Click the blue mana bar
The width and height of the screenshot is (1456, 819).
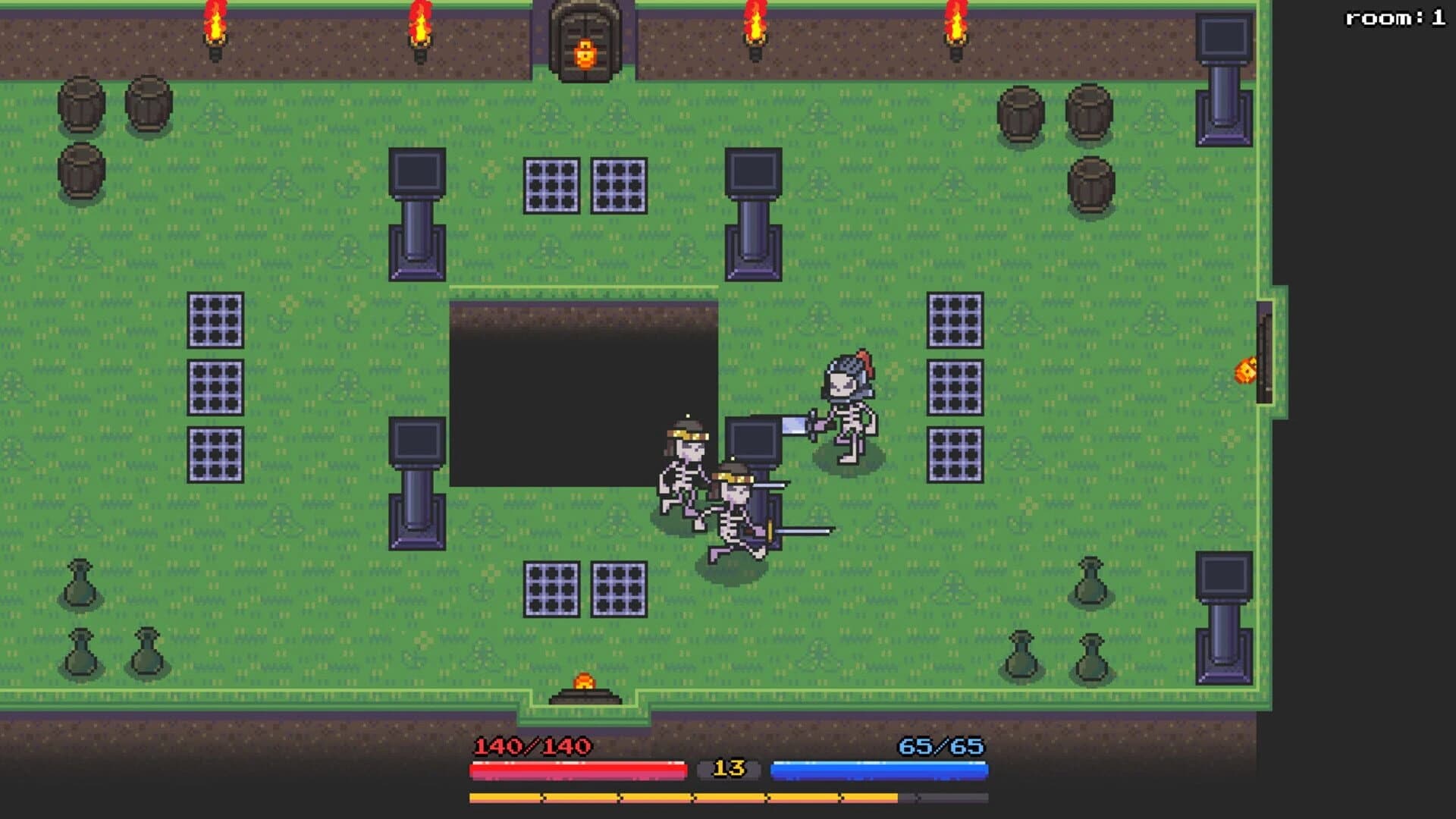pyautogui.click(x=880, y=770)
